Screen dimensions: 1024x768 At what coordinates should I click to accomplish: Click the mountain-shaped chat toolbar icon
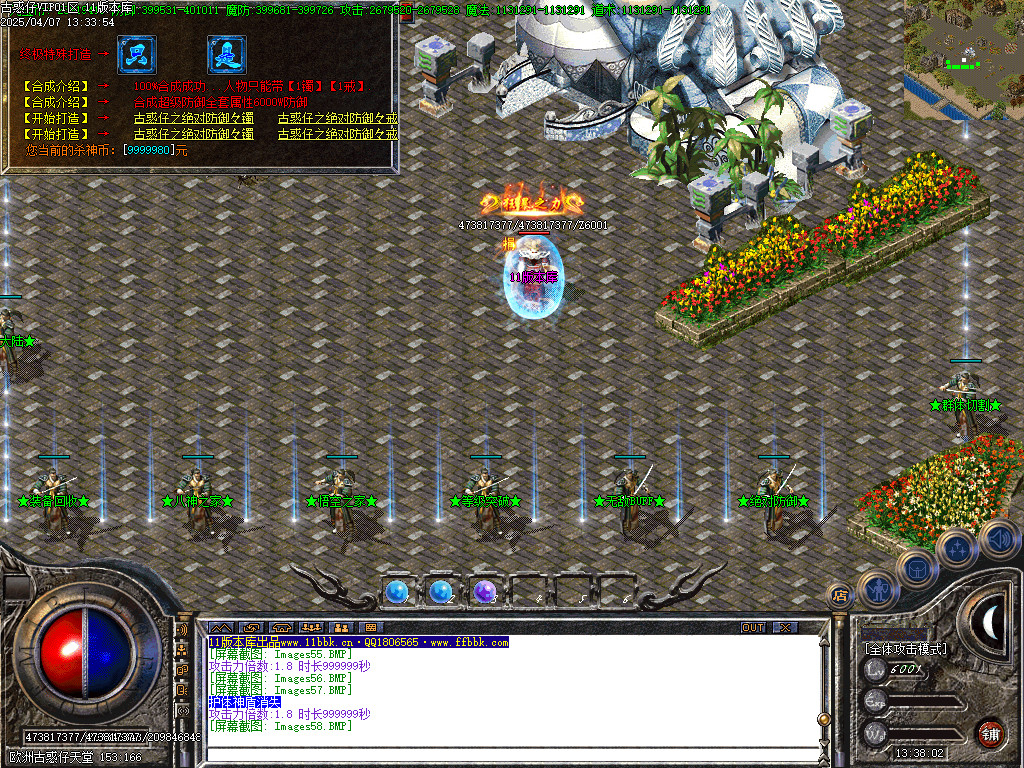coord(219,627)
